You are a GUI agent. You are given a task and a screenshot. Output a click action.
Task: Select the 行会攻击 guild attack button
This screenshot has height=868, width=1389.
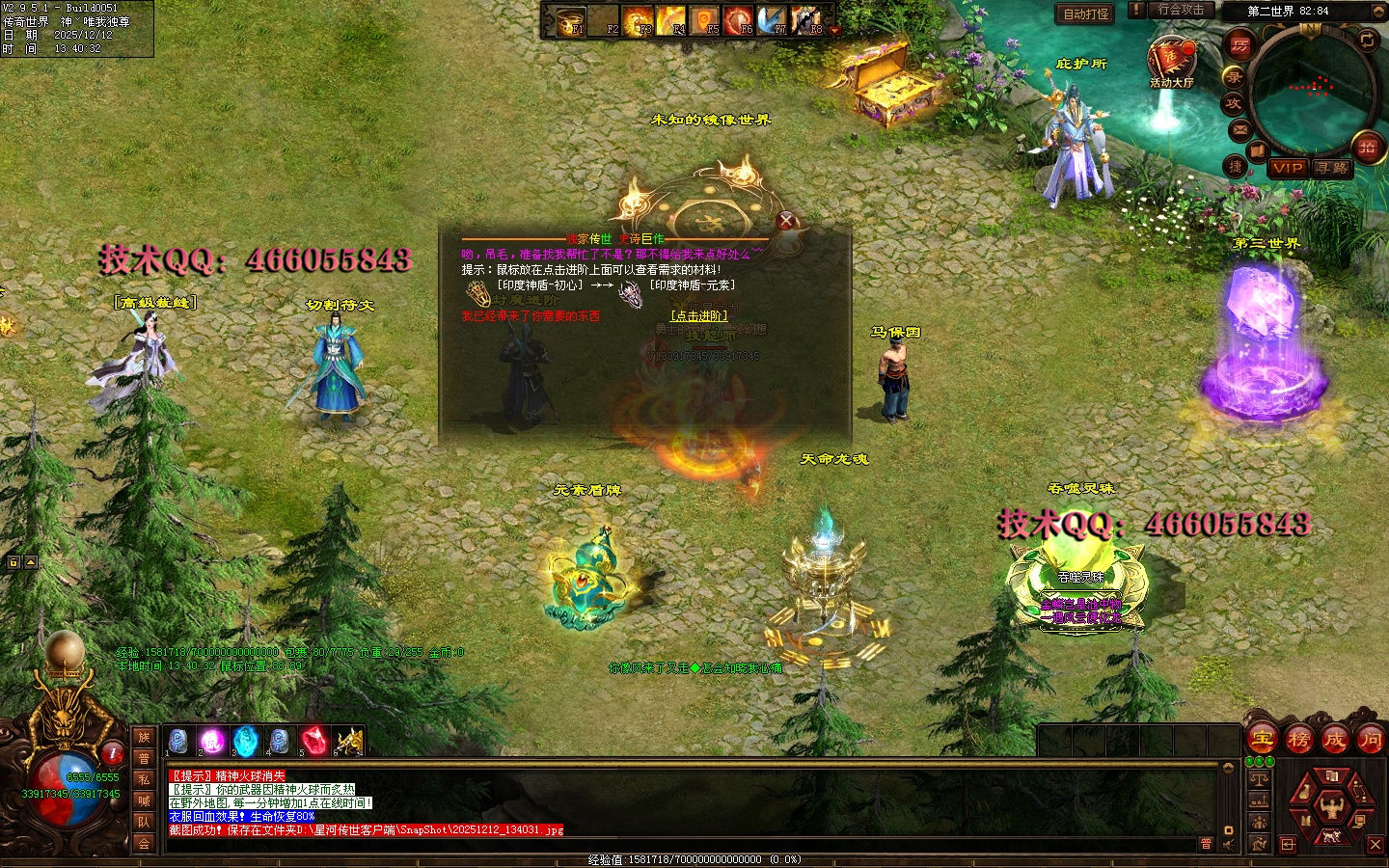1181,10
